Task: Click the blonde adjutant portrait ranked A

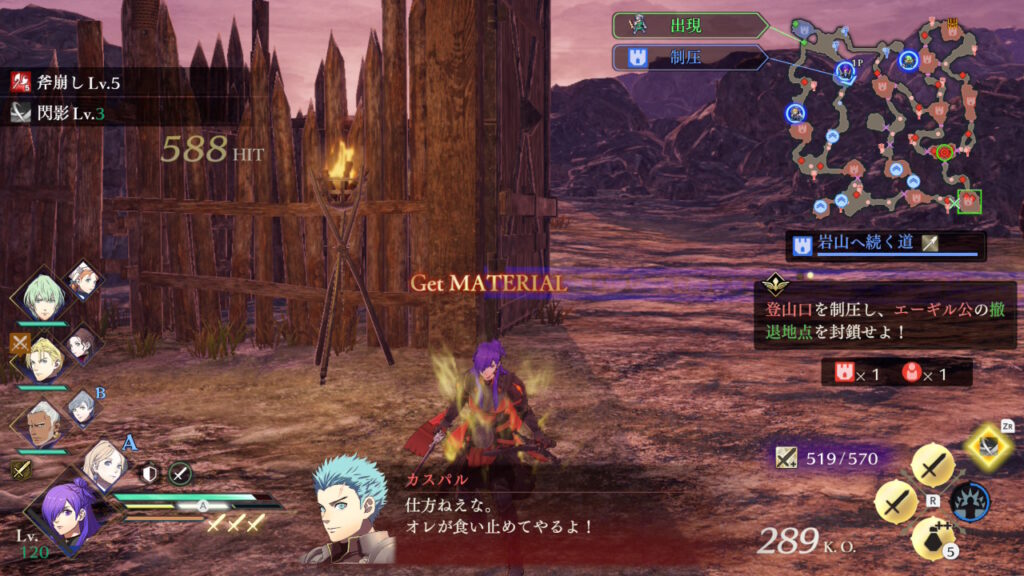Action: [x=105, y=463]
